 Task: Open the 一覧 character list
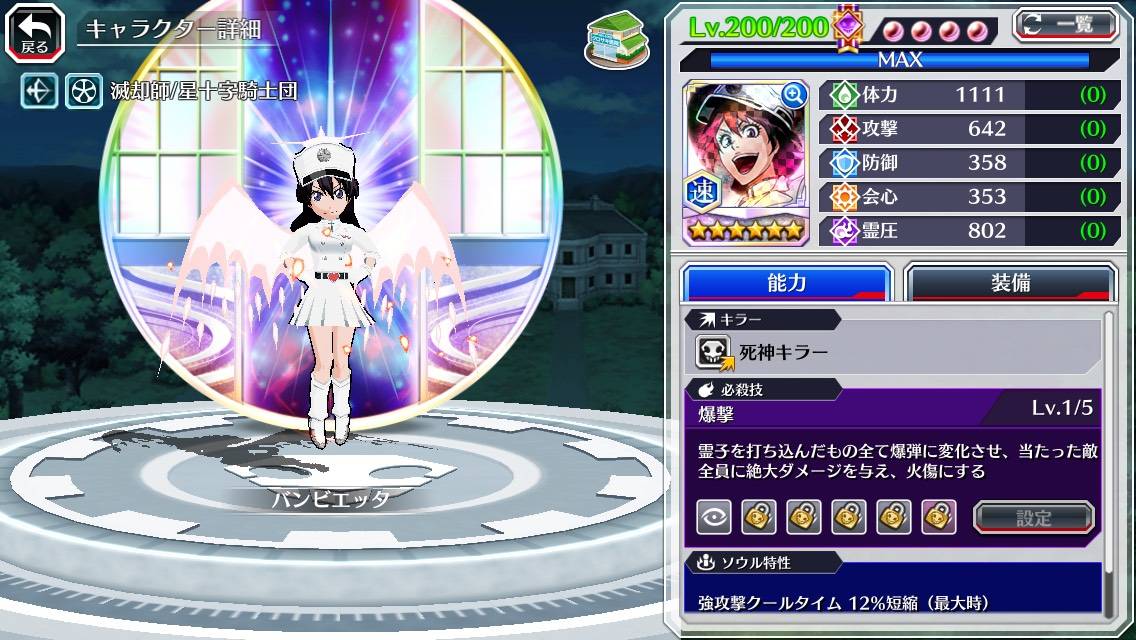(1066, 24)
